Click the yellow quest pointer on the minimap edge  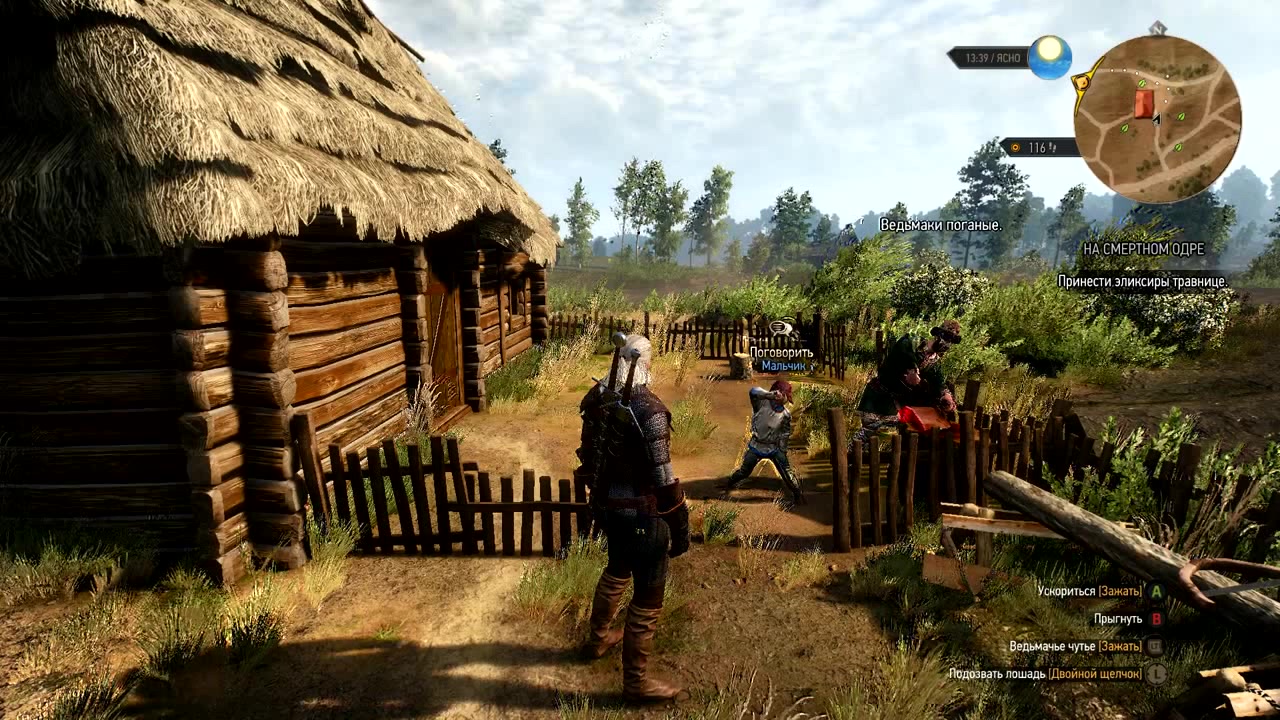pos(1082,82)
